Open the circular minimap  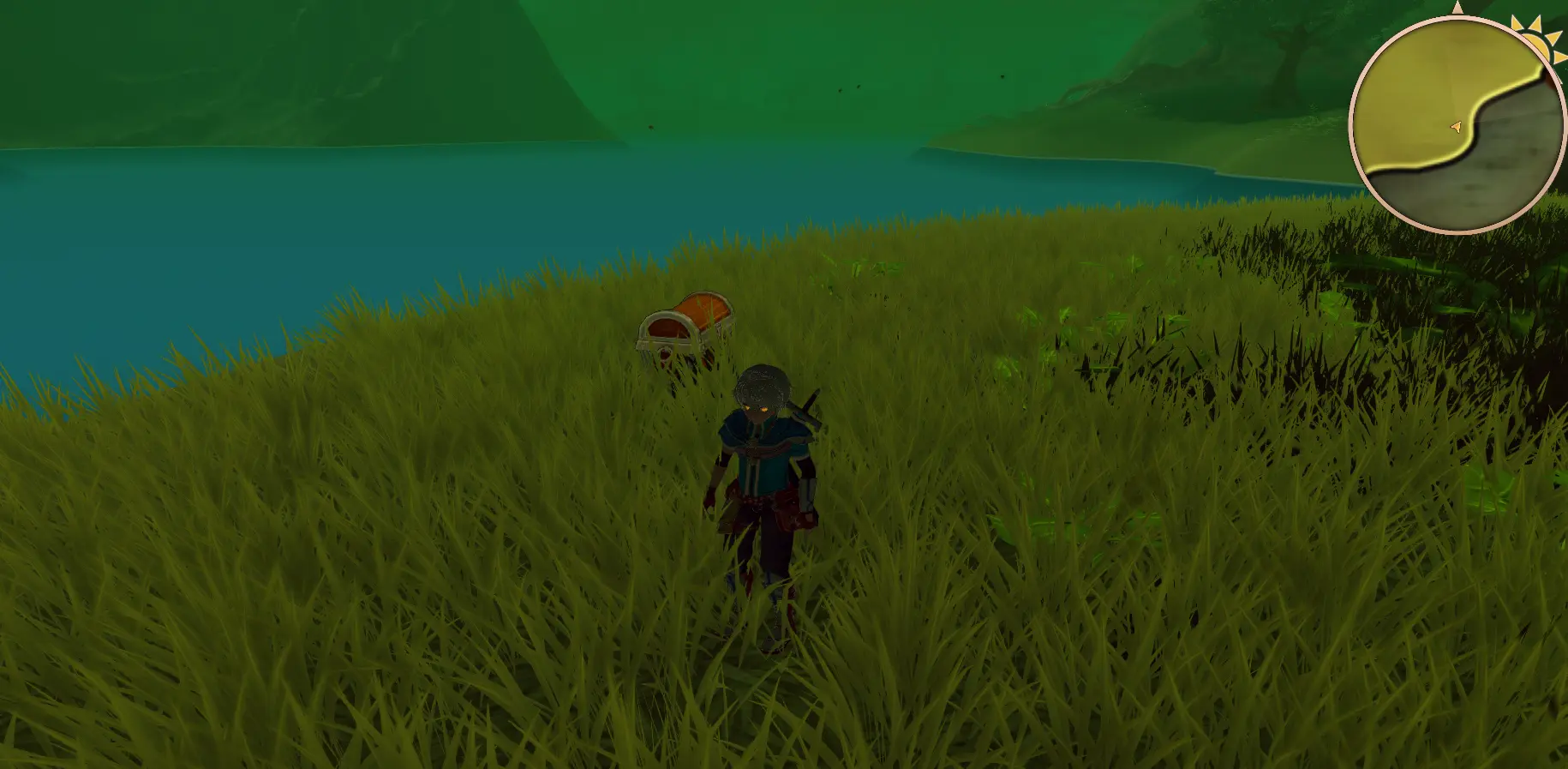[1457, 125]
